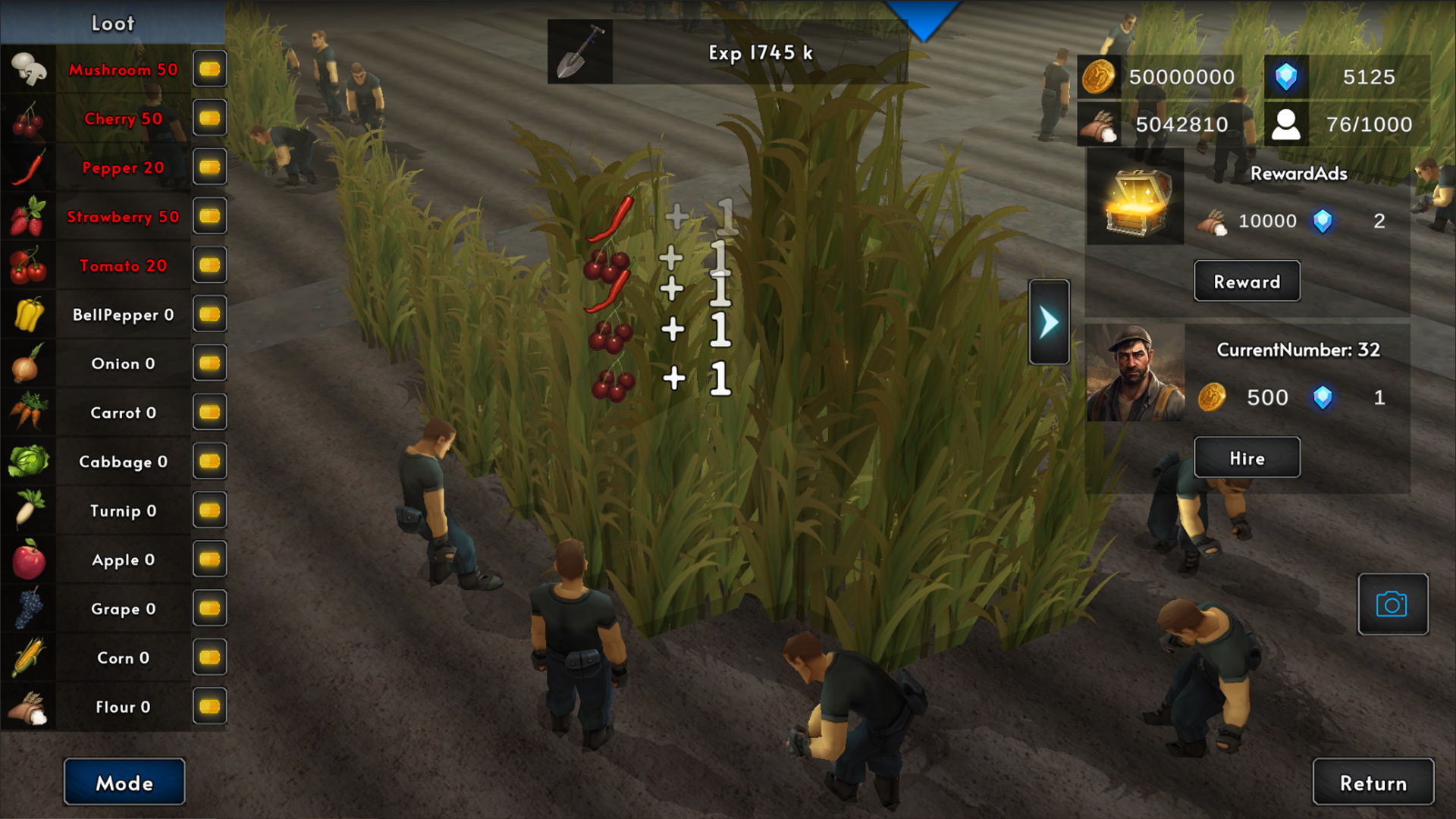This screenshot has width=1456, height=819.
Task: Enable the Flour 0 loot toggle
Action: tap(209, 706)
